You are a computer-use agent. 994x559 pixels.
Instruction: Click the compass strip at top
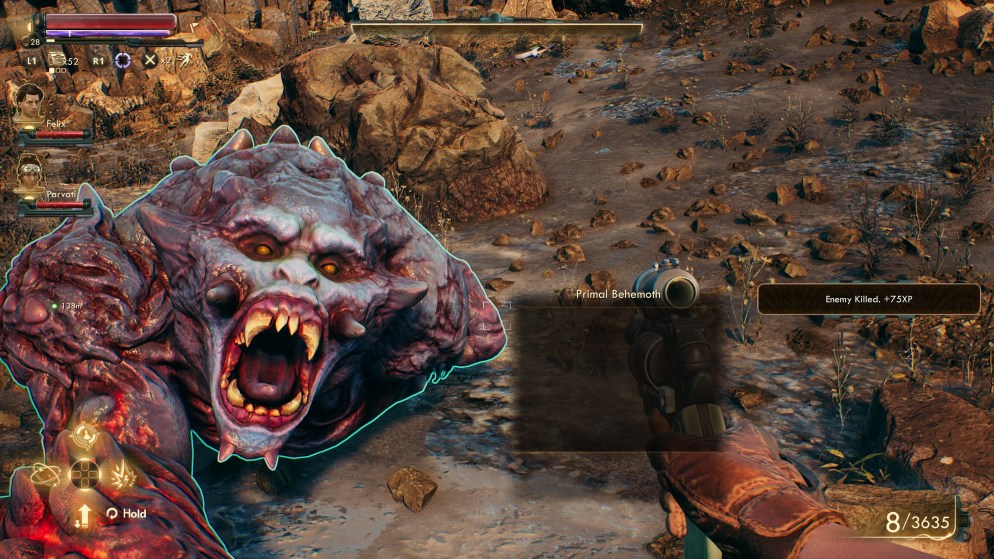coord(497,30)
